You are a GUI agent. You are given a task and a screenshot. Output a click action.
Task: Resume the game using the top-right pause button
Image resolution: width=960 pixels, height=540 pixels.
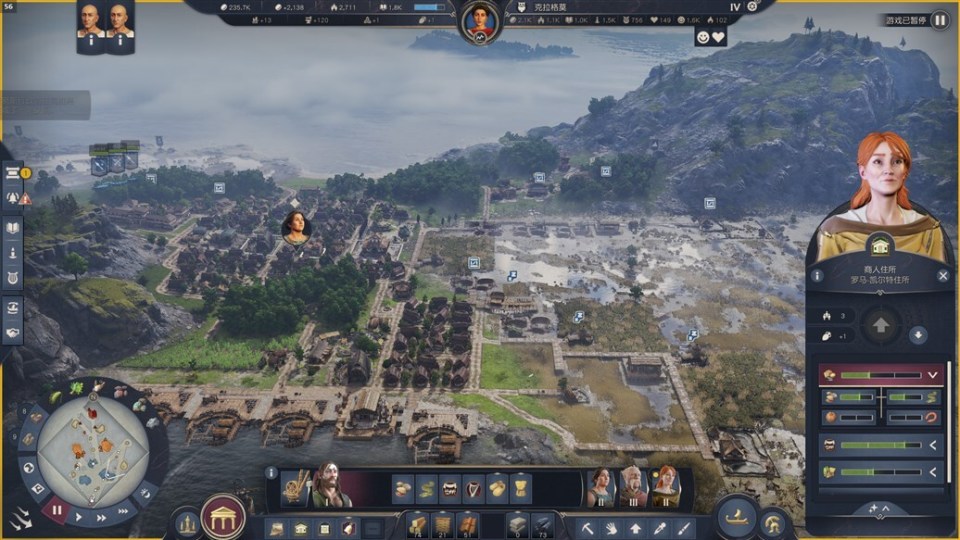click(x=940, y=19)
